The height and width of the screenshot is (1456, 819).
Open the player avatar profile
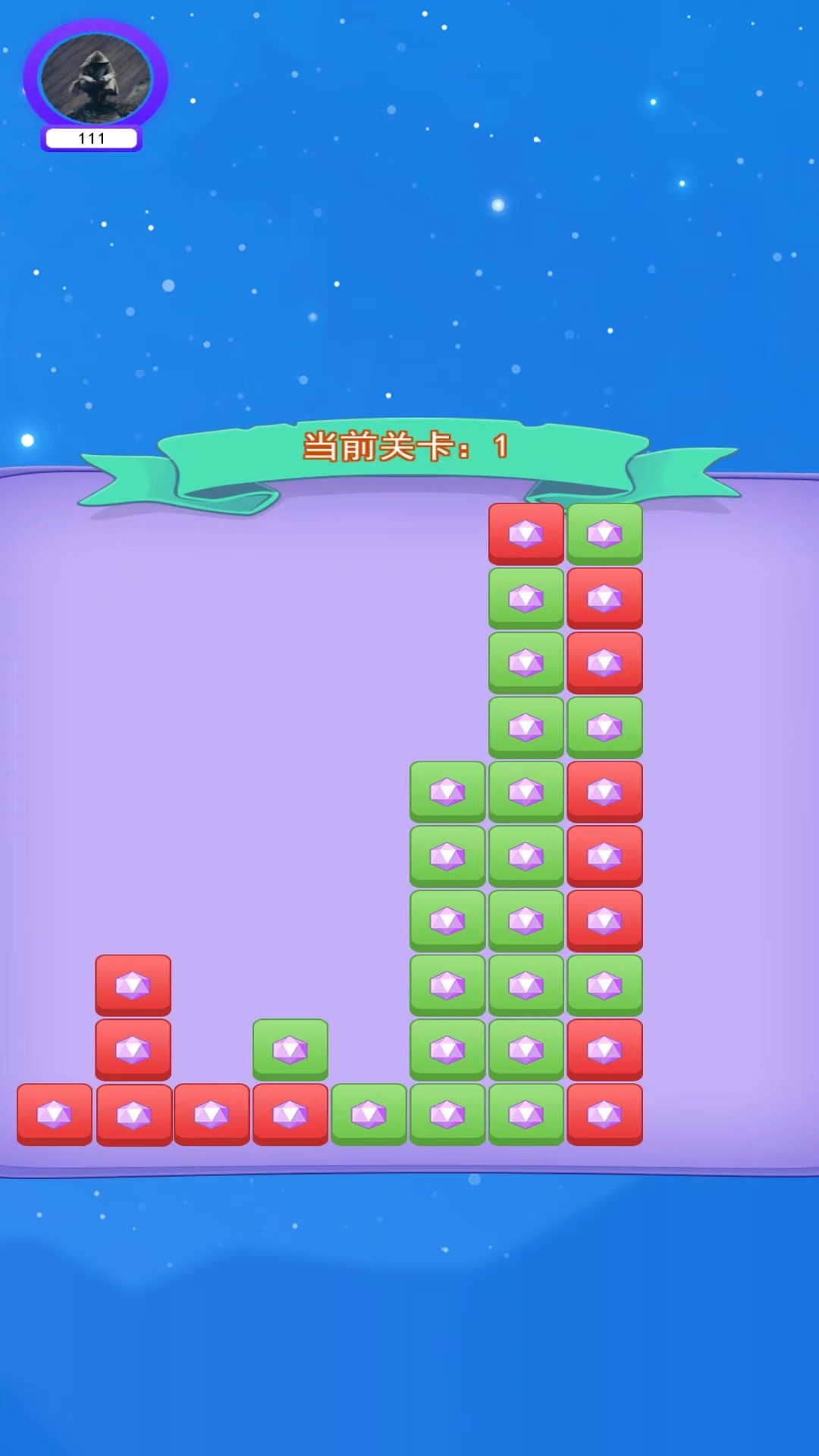[x=96, y=79]
